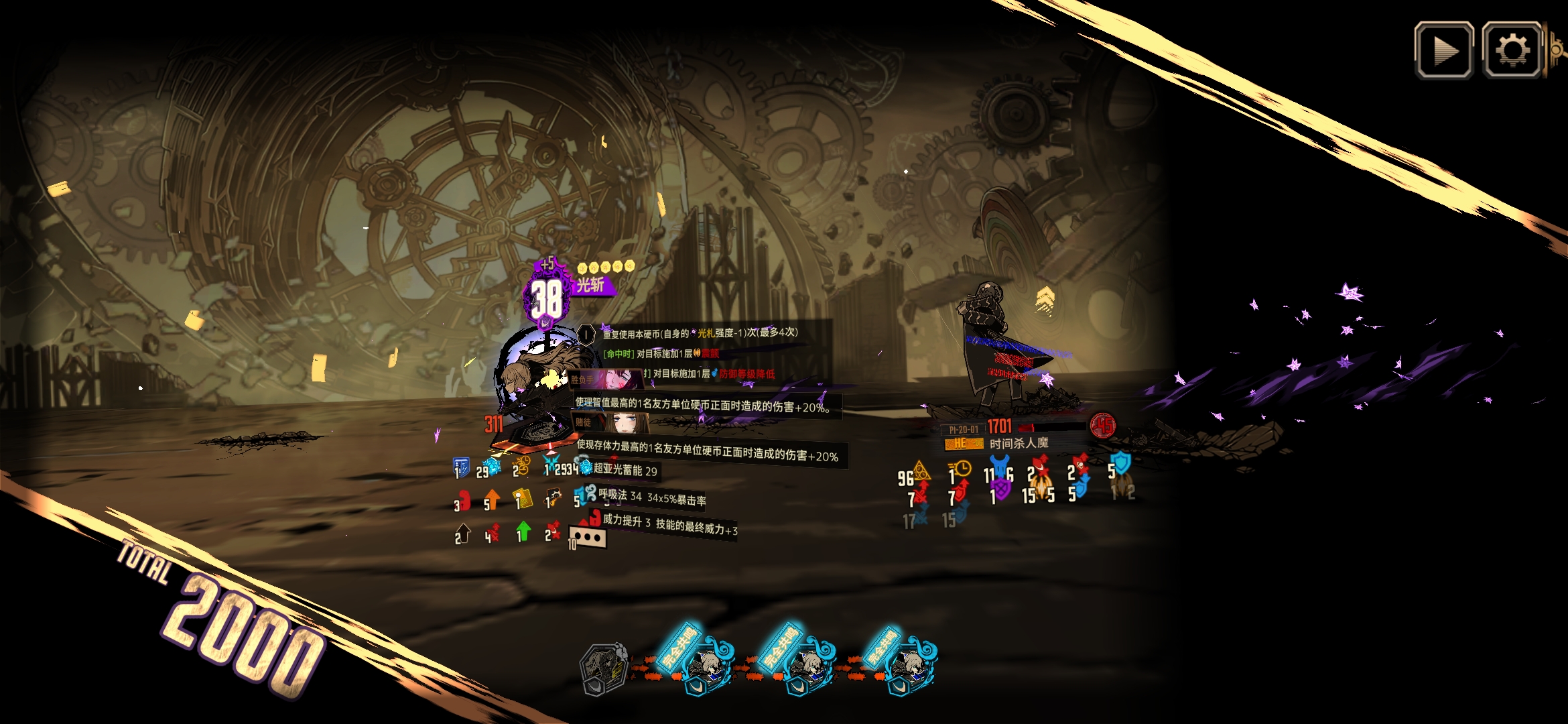
Task: Inspect the blue shield buff icon
Action: click(x=461, y=467)
